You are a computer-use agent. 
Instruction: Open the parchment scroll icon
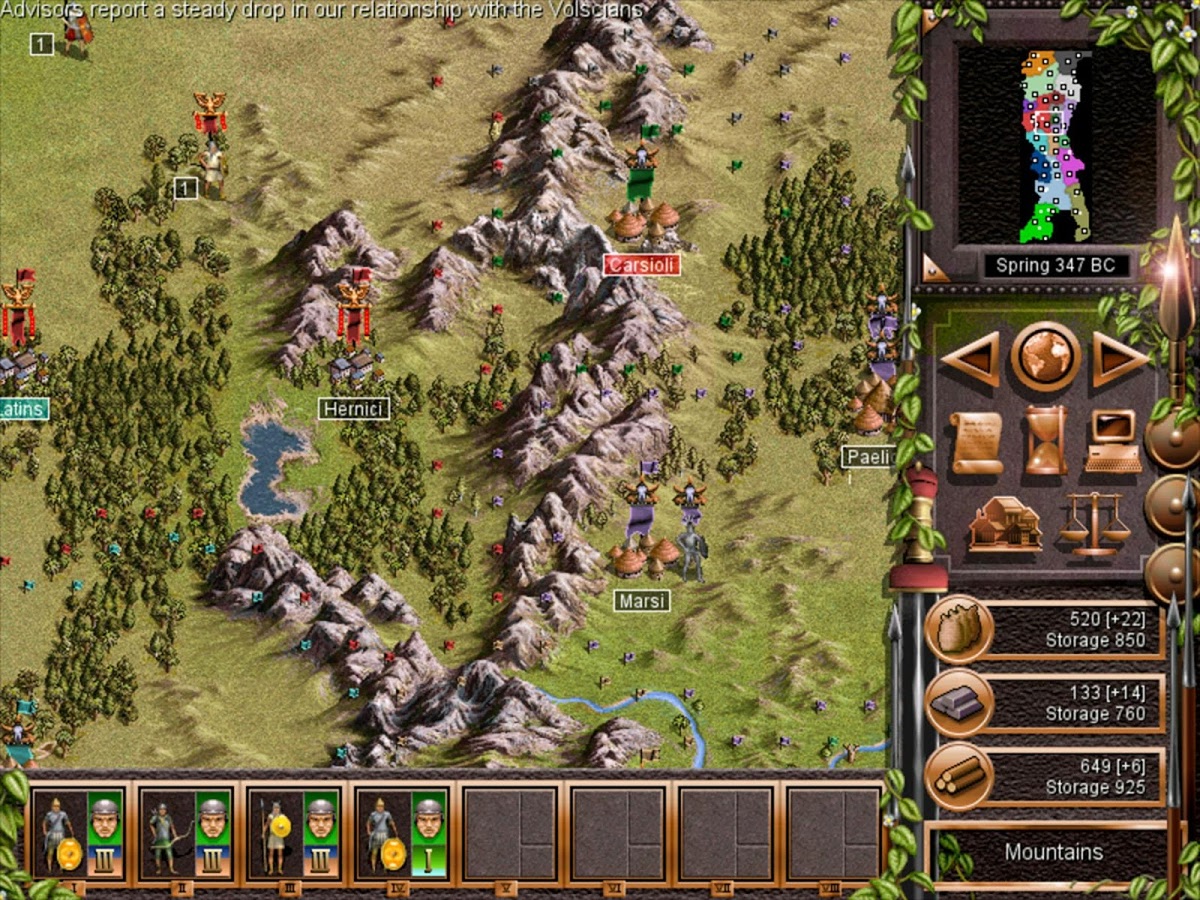(x=976, y=442)
